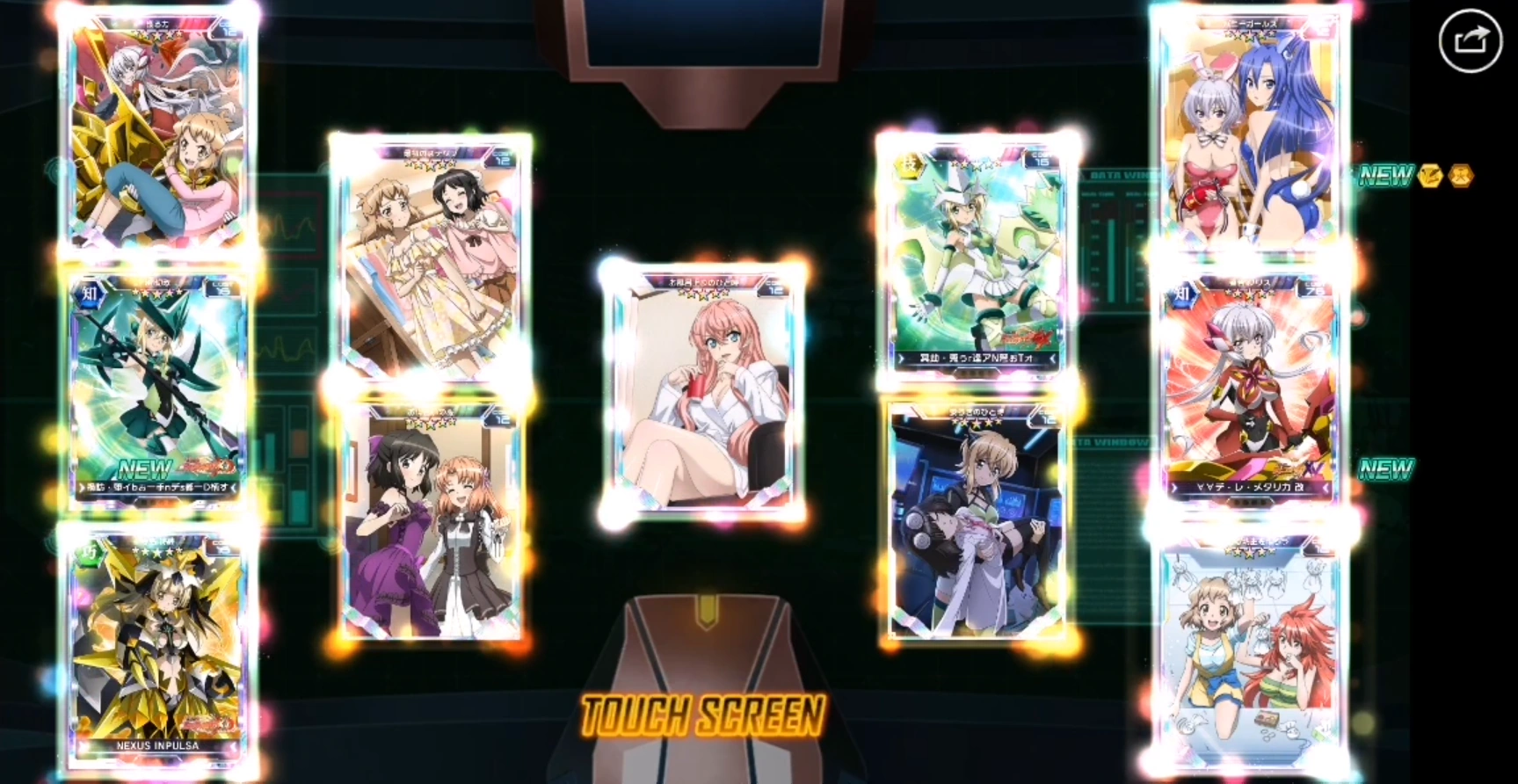
Task: Select the 知 attribute icon on the green witch card
Action: pos(91,294)
